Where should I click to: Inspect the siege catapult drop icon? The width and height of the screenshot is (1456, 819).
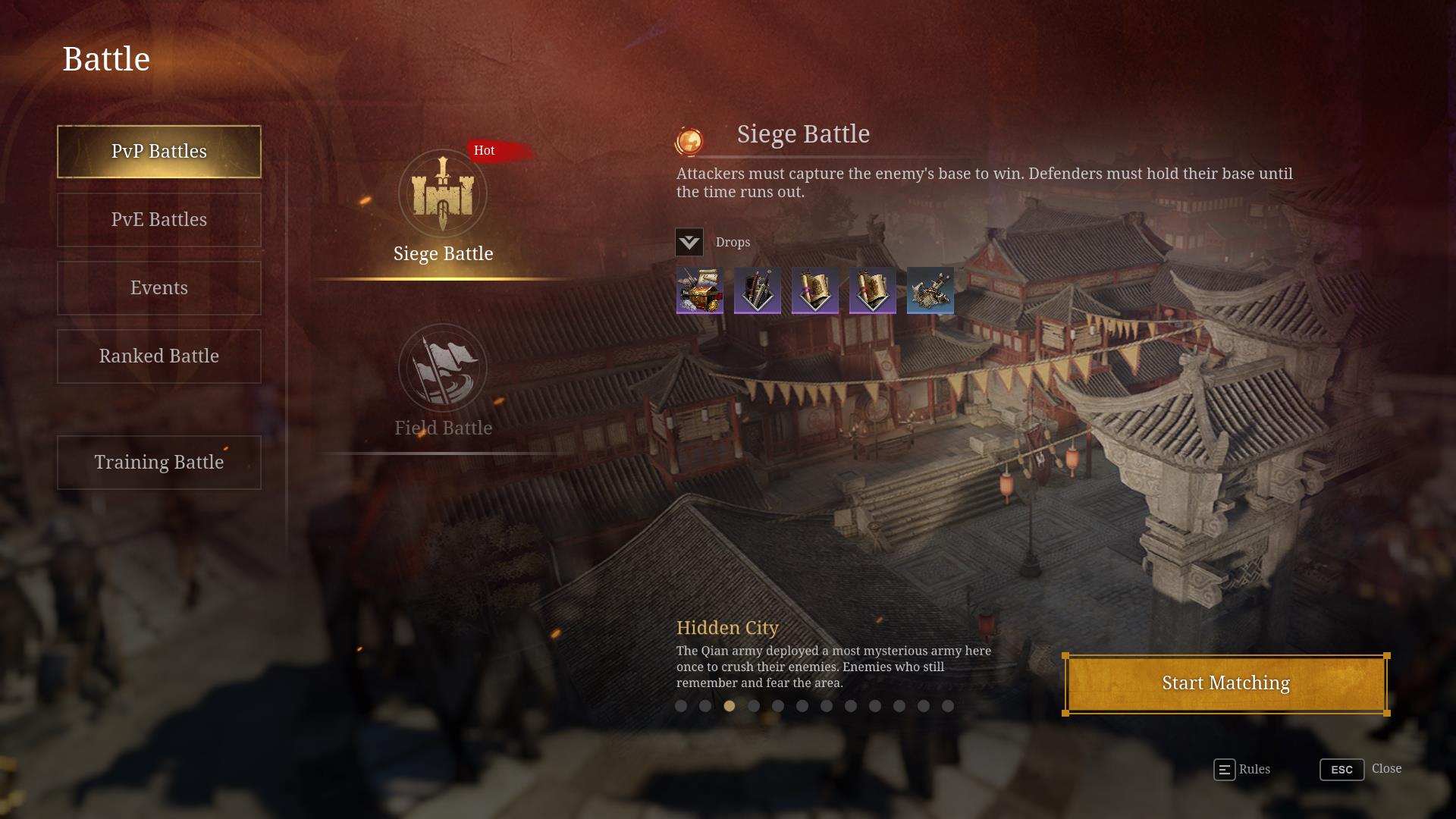coord(930,290)
